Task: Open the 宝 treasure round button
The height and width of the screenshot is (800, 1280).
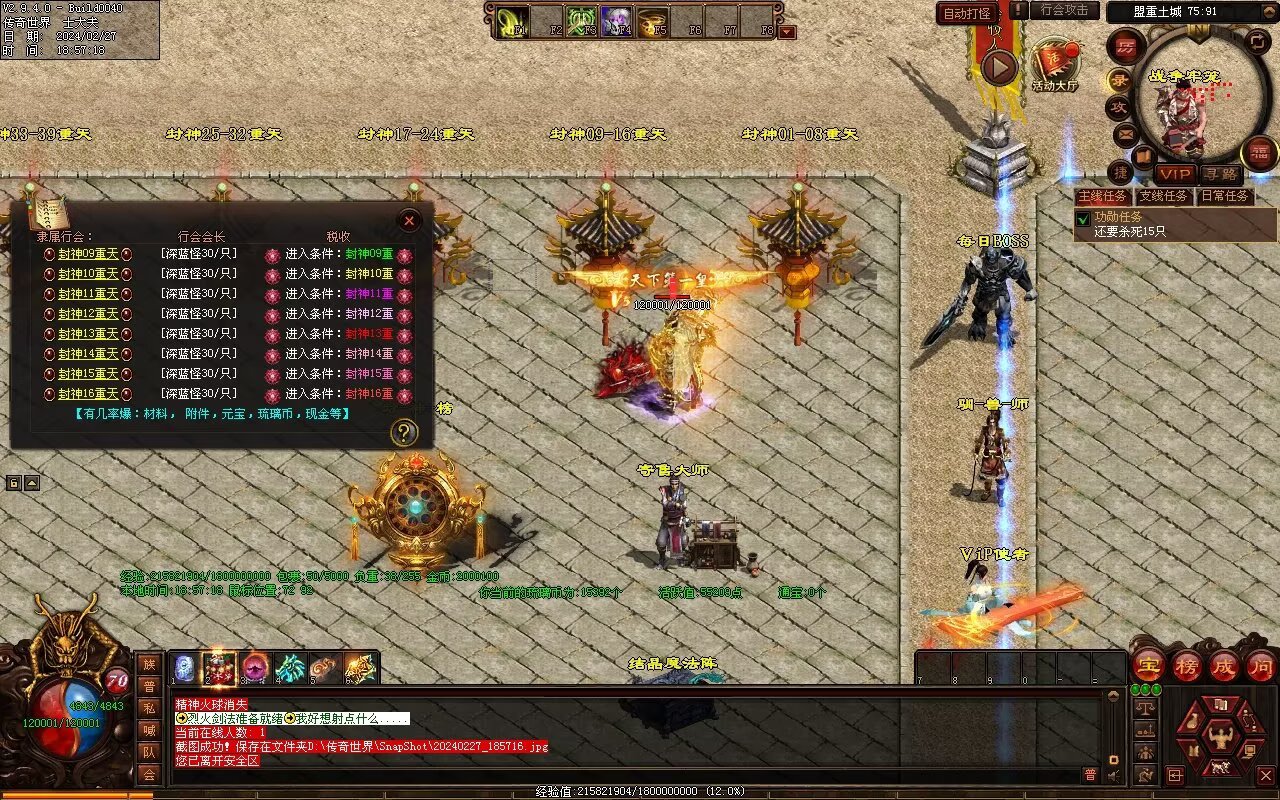Action: (x=1149, y=665)
